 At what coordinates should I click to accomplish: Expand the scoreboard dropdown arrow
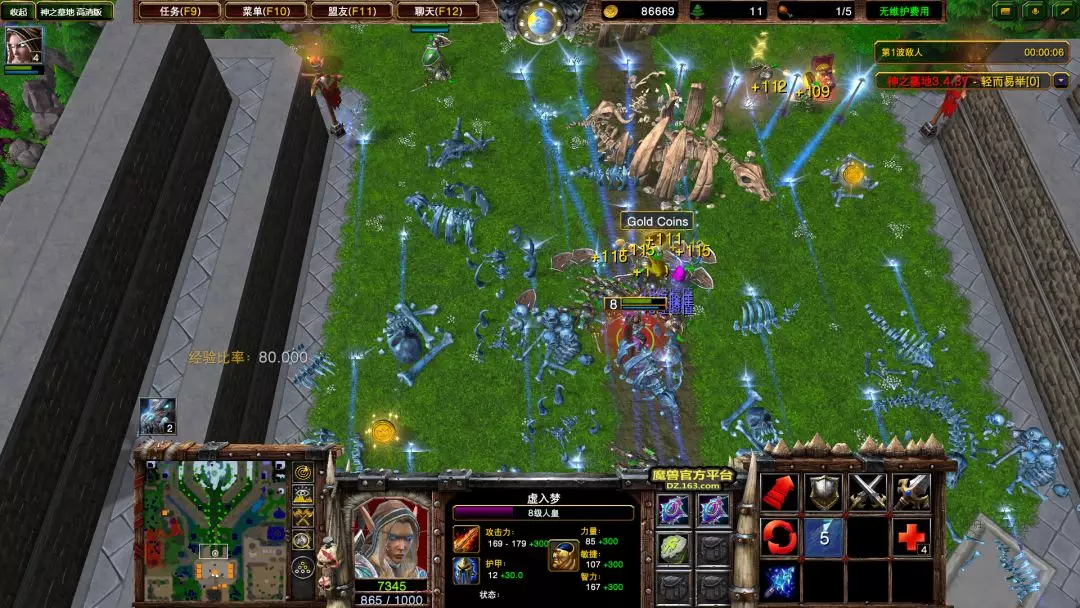(1060, 80)
